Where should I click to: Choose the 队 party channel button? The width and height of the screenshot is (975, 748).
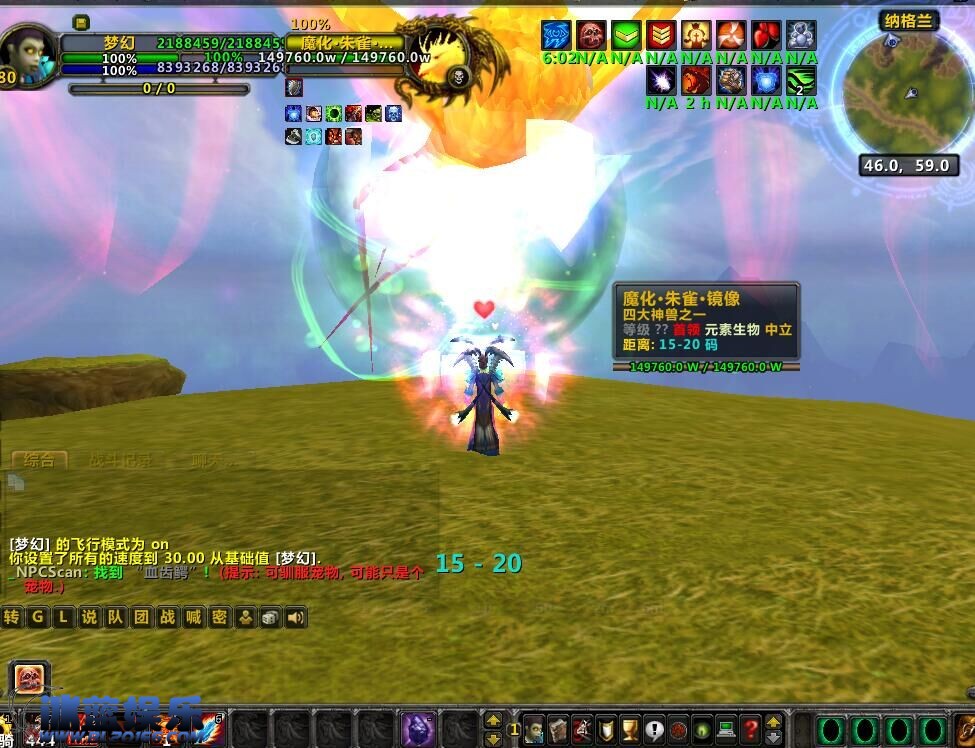(115, 617)
